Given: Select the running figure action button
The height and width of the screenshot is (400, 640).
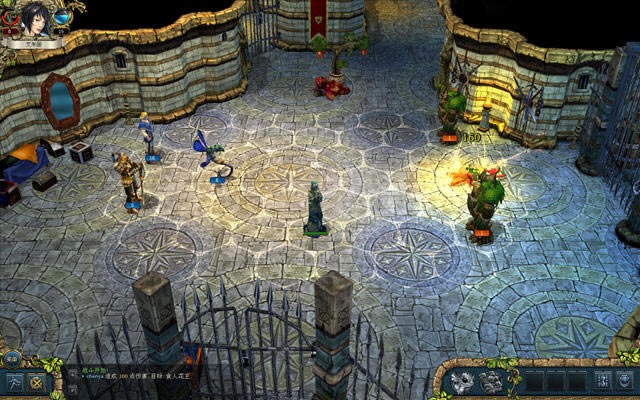Looking at the screenshot, I should (15, 382).
